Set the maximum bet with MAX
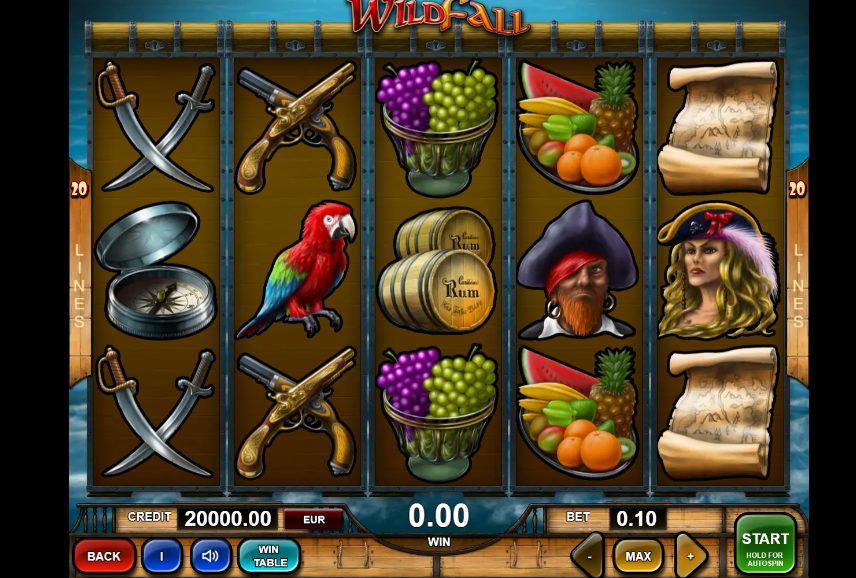 pyautogui.click(x=638, y=556)
